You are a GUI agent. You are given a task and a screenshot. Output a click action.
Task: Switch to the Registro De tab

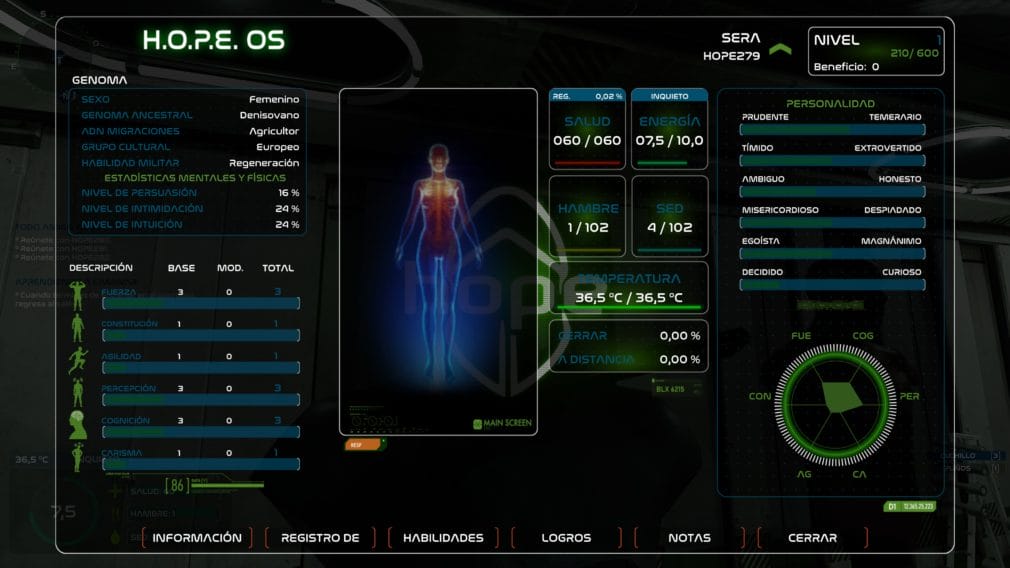click(x=320, y=538)
